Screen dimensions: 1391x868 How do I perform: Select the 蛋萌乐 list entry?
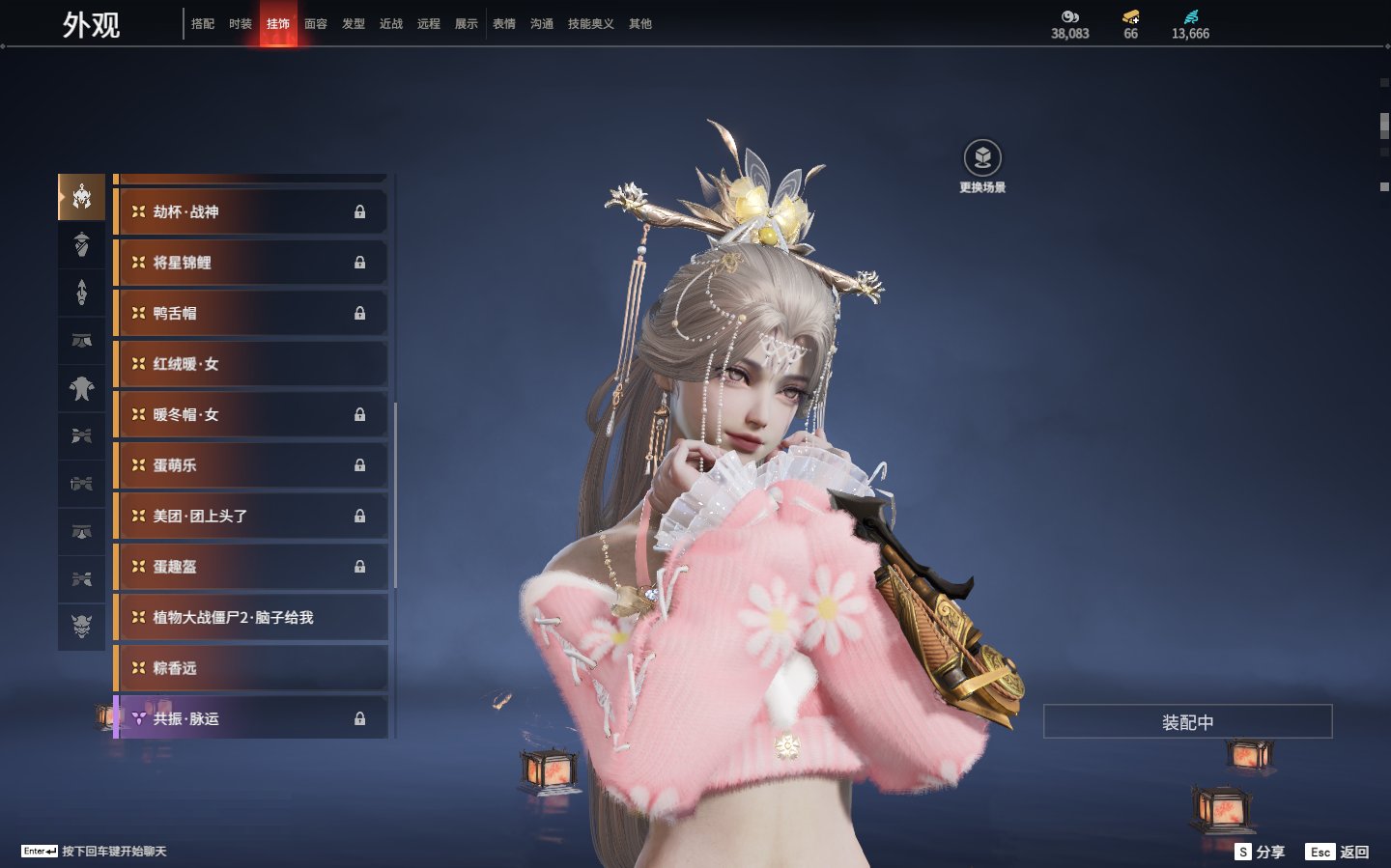[x=251, y=465]
